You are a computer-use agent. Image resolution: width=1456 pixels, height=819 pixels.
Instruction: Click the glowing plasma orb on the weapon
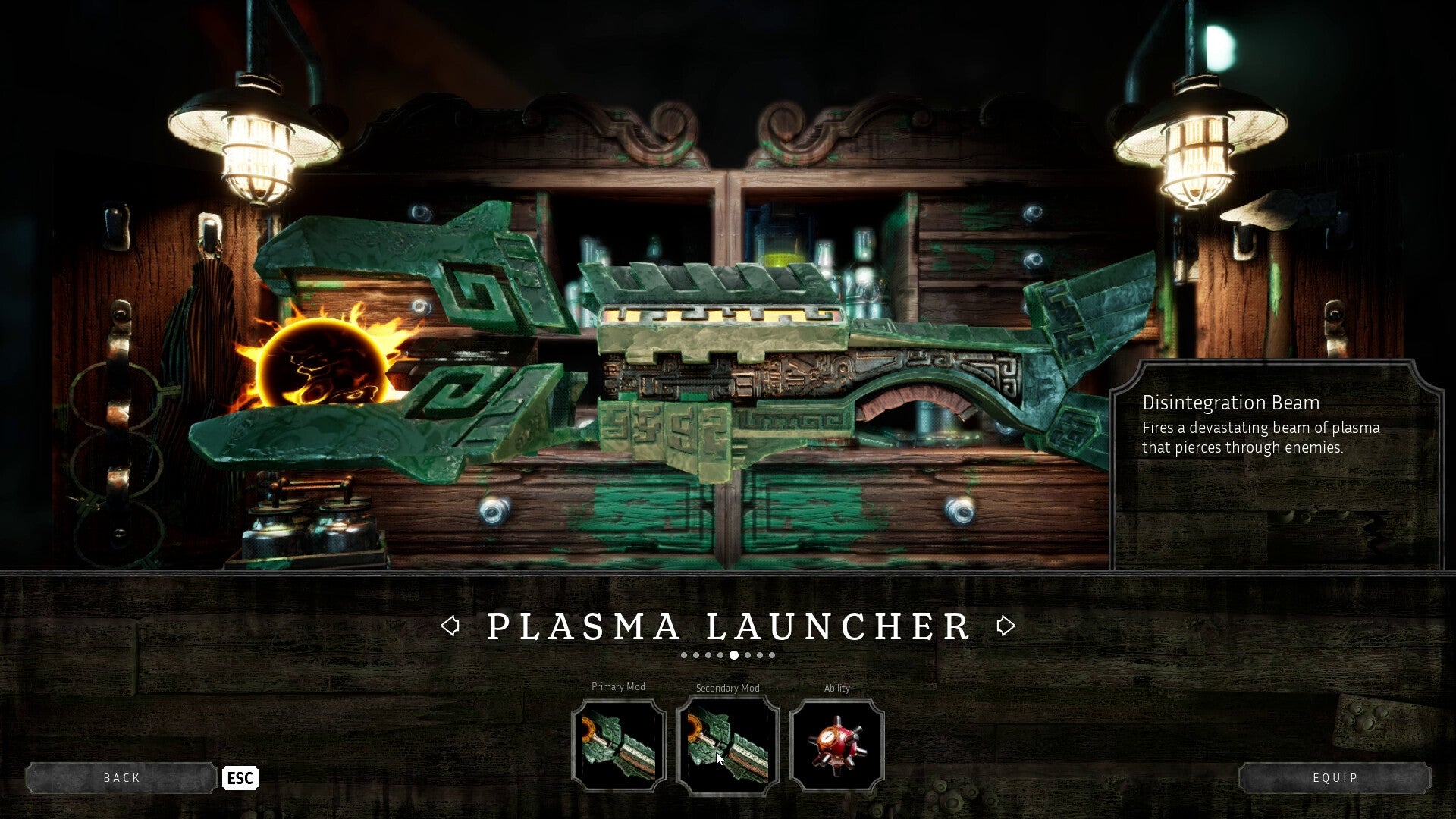(x=321, y=362)
